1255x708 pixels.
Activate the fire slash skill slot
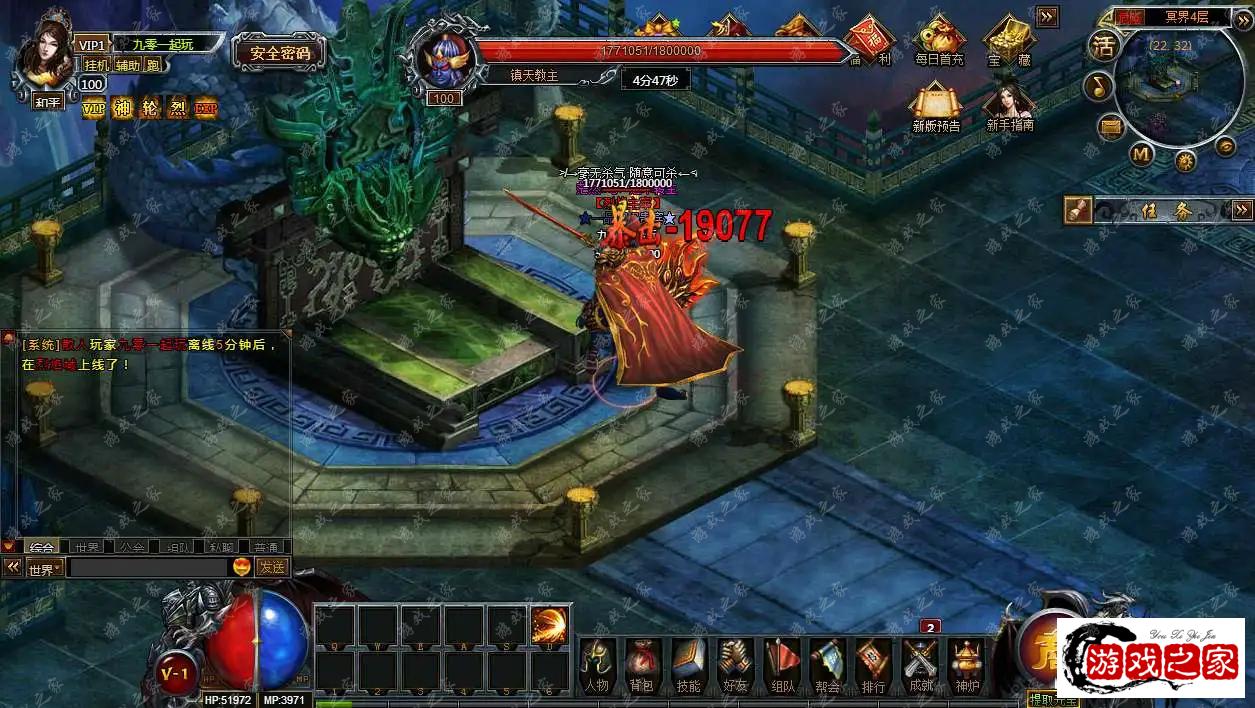tap(550, 625)
